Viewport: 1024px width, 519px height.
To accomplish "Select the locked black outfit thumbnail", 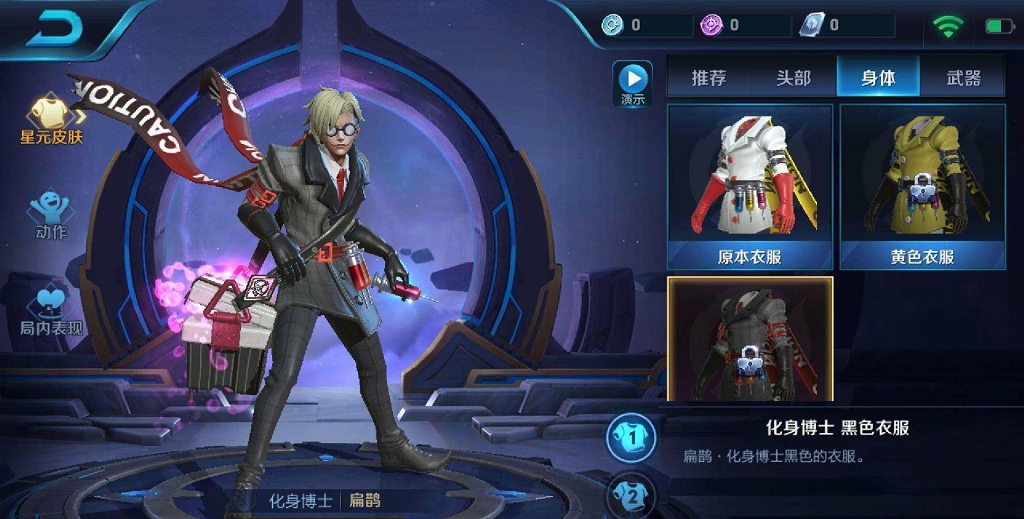I will [750, 340].
